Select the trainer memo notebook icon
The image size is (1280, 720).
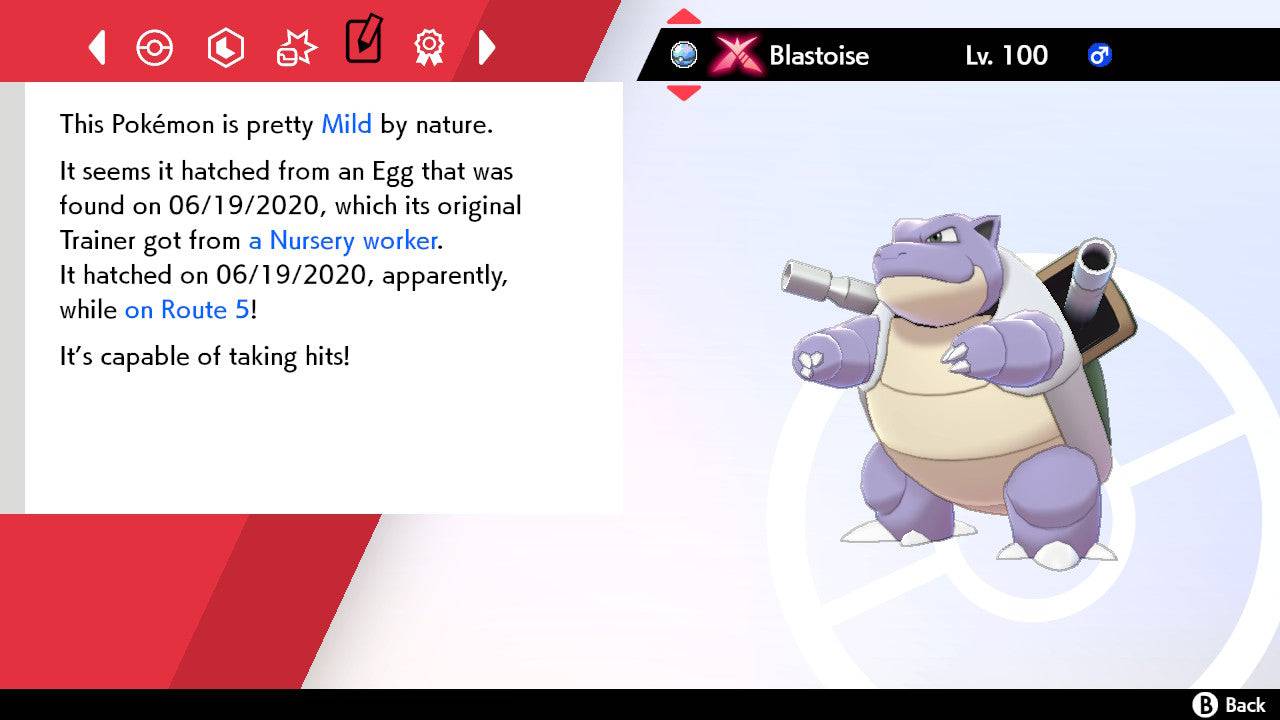pyautogui.click(x=363, y=44)
